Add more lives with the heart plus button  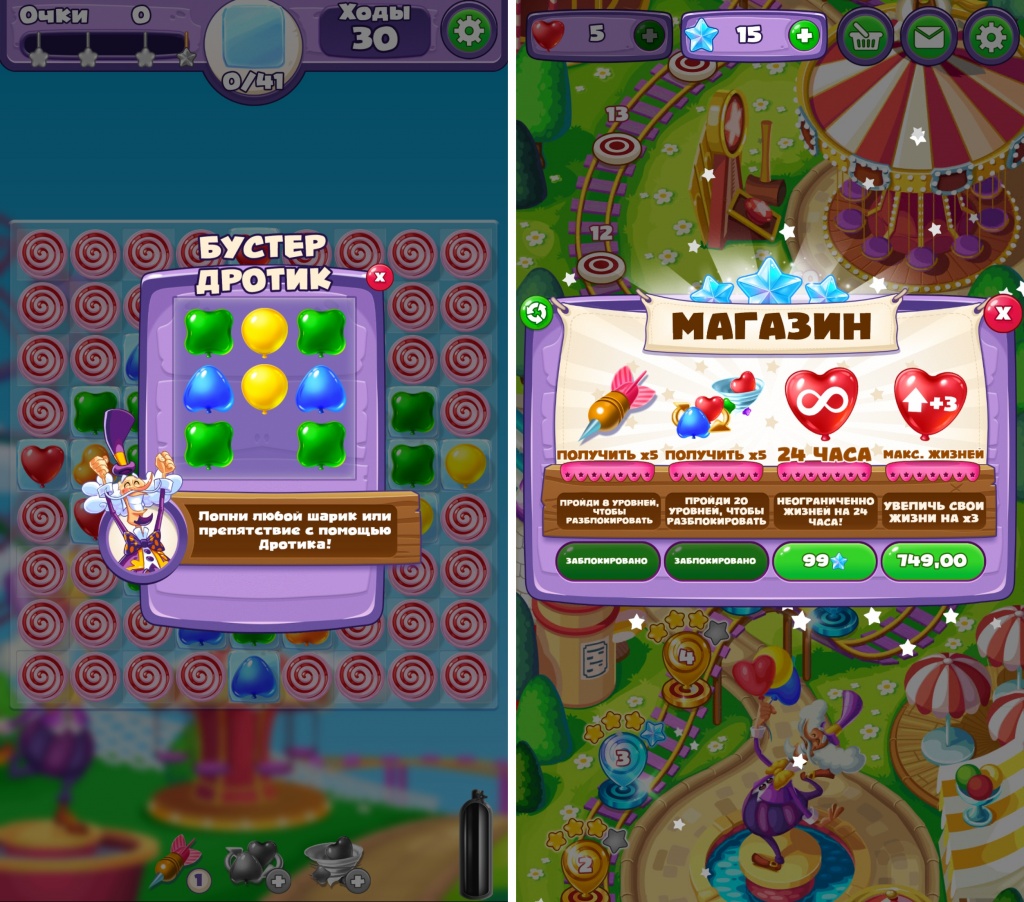(649, 35)
